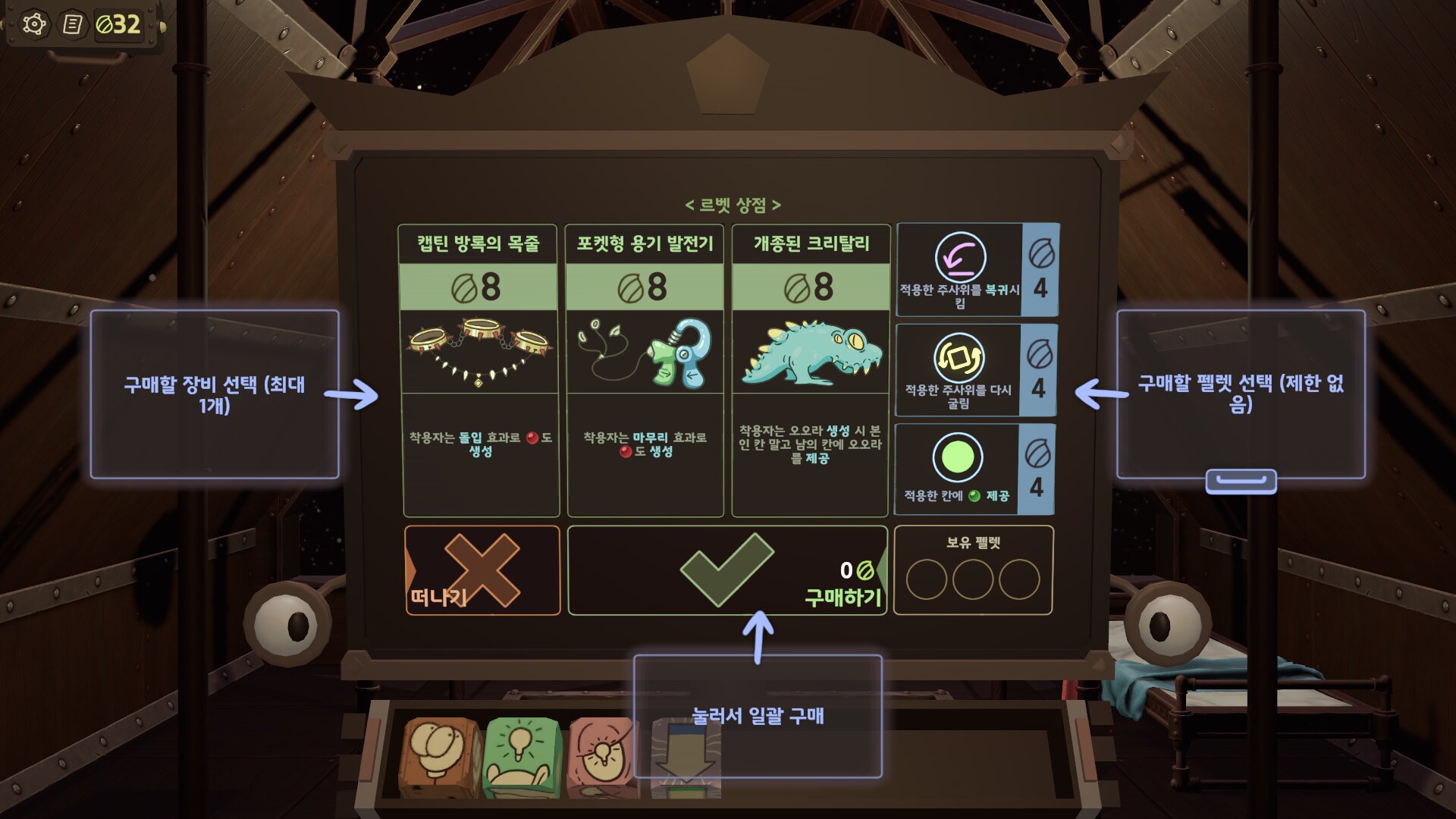Open the log notes icon
Image resolution: width=1456 pixels, height=819 pixels.
[x=73, y=24]
